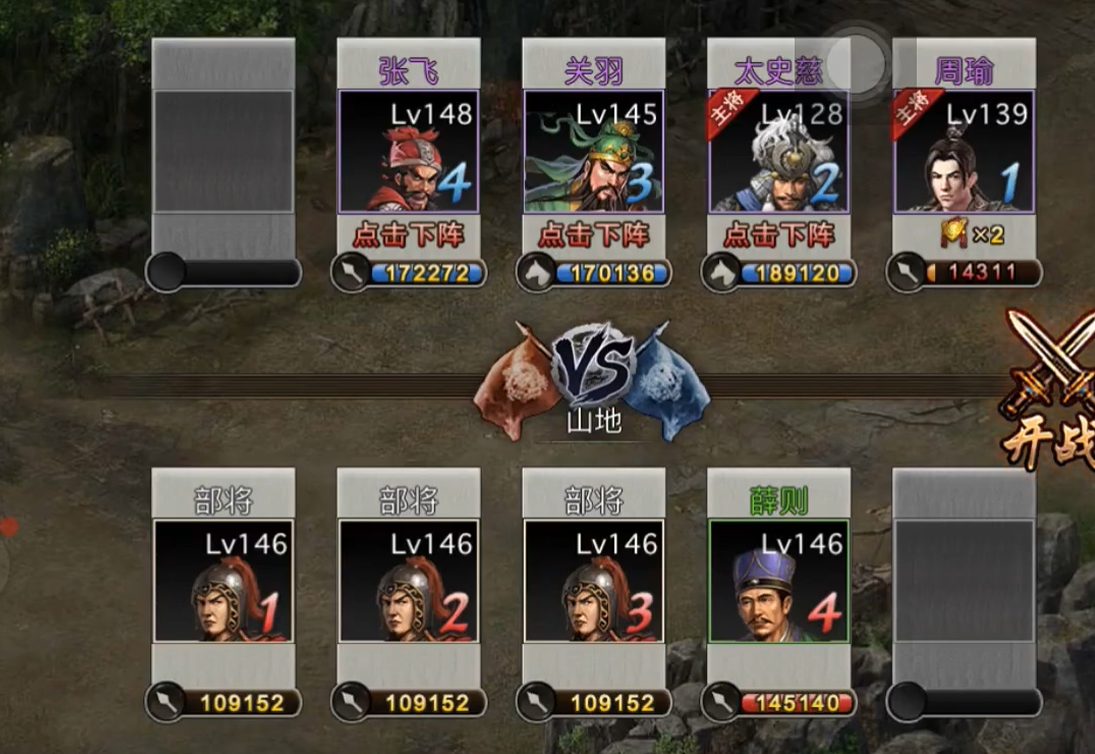Click 张飞's 172272 troop count bar
1095x754 pixels.
420,273
